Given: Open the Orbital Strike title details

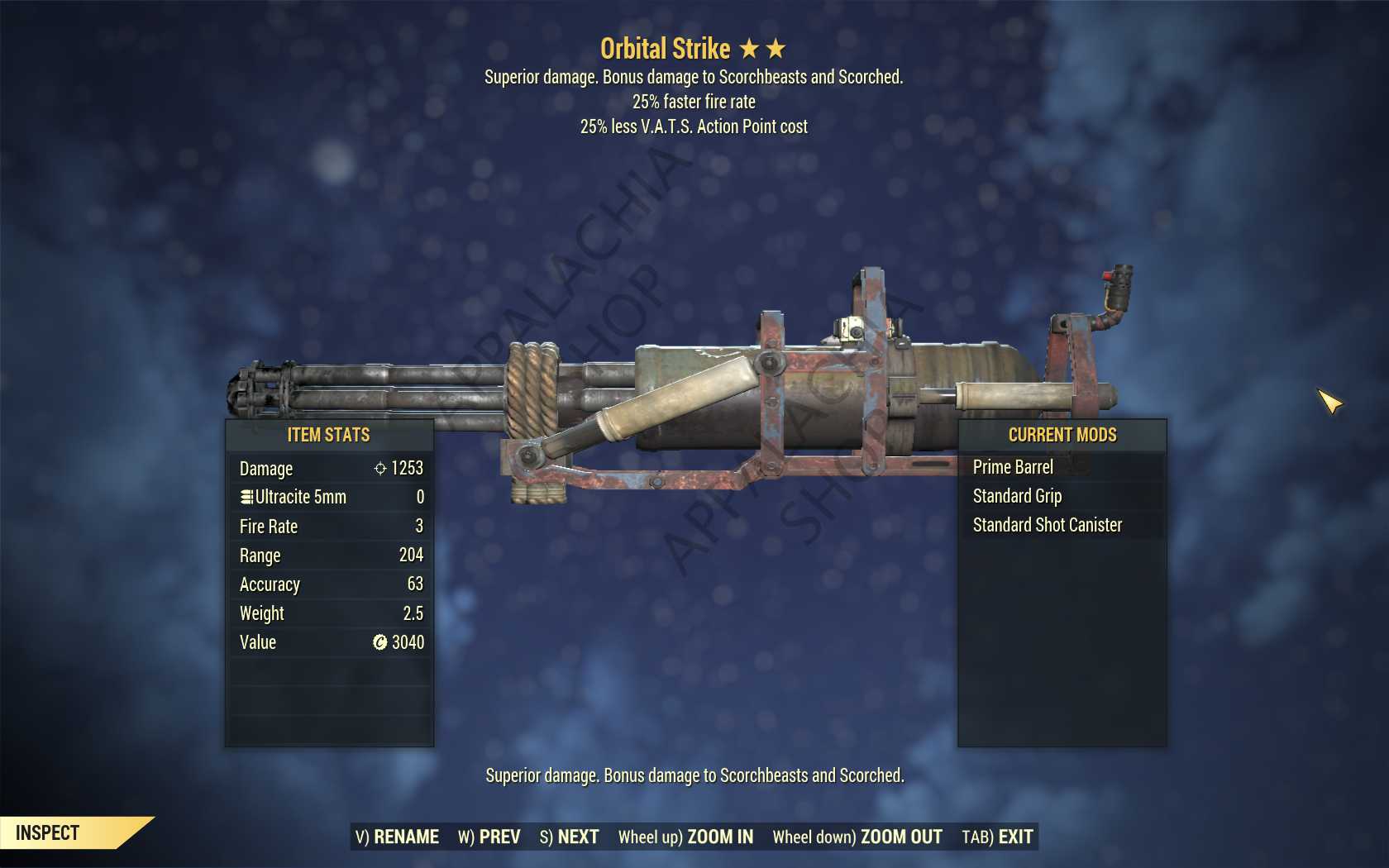Looking at the screenshot, I should coord(666,48).
